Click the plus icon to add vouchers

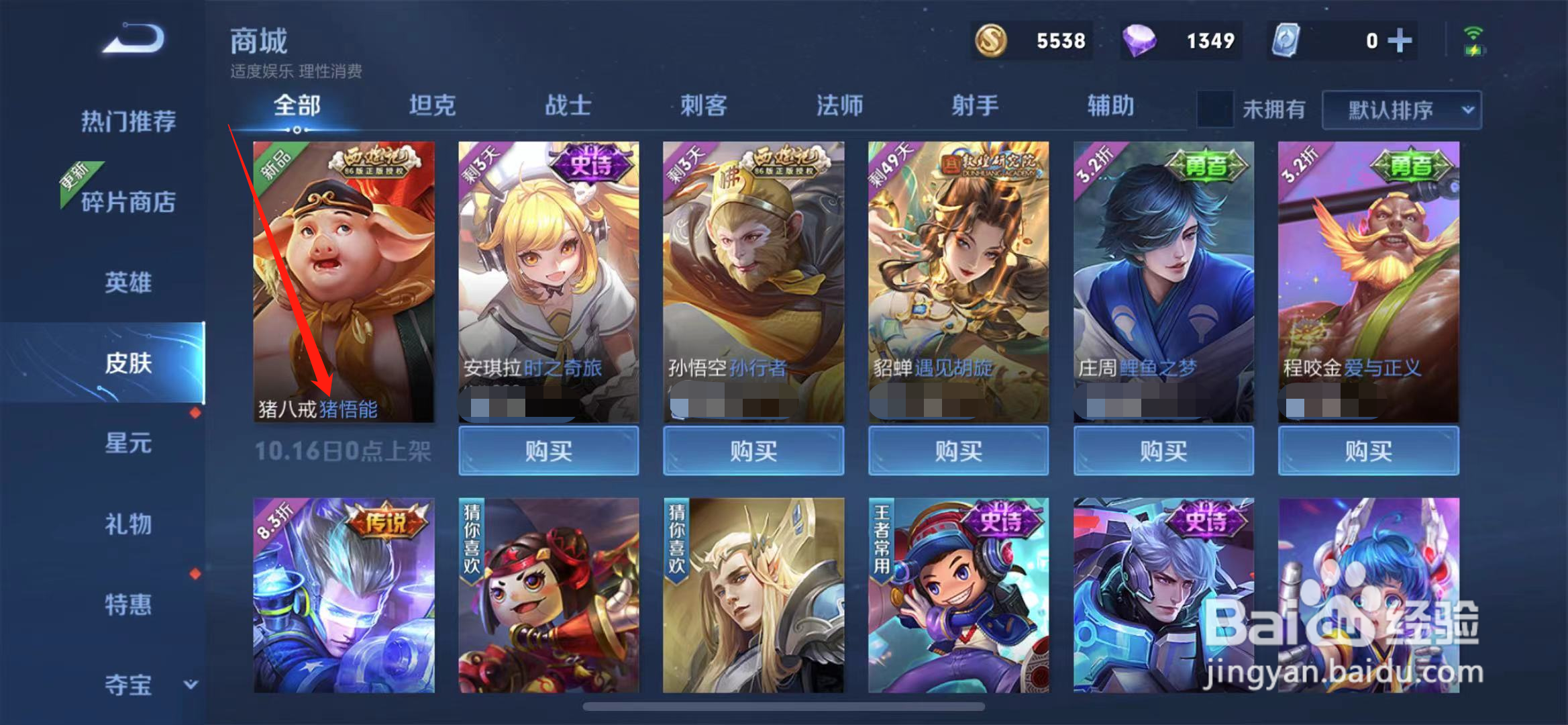coord(1400,41)
